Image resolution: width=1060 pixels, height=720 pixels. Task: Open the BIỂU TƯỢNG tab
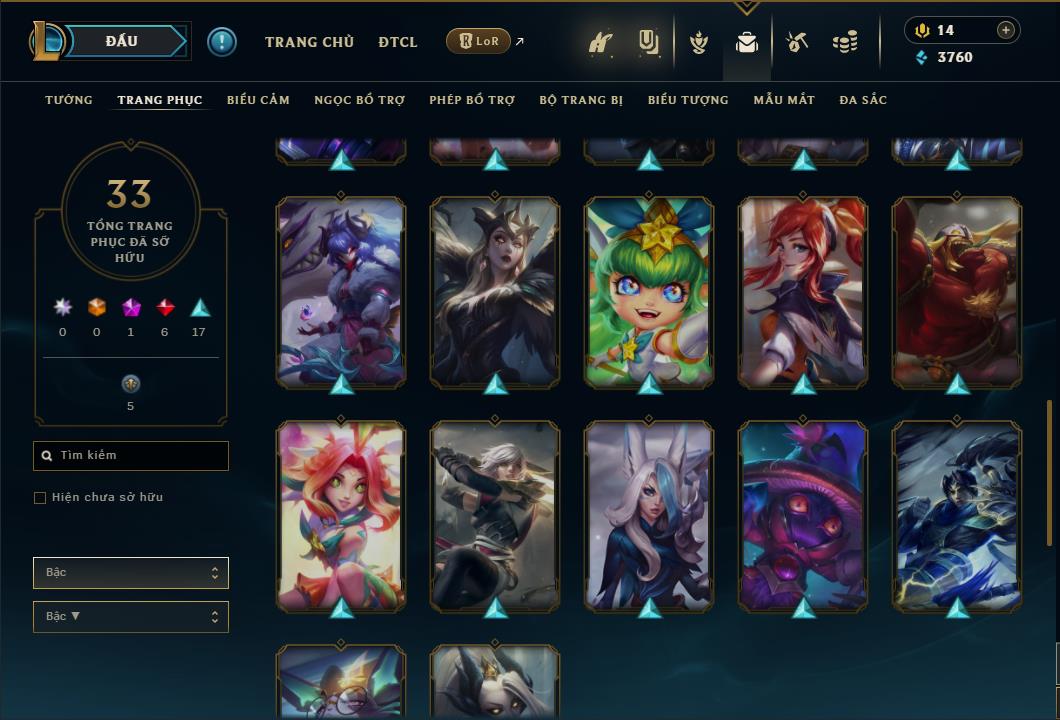(688, 100)
